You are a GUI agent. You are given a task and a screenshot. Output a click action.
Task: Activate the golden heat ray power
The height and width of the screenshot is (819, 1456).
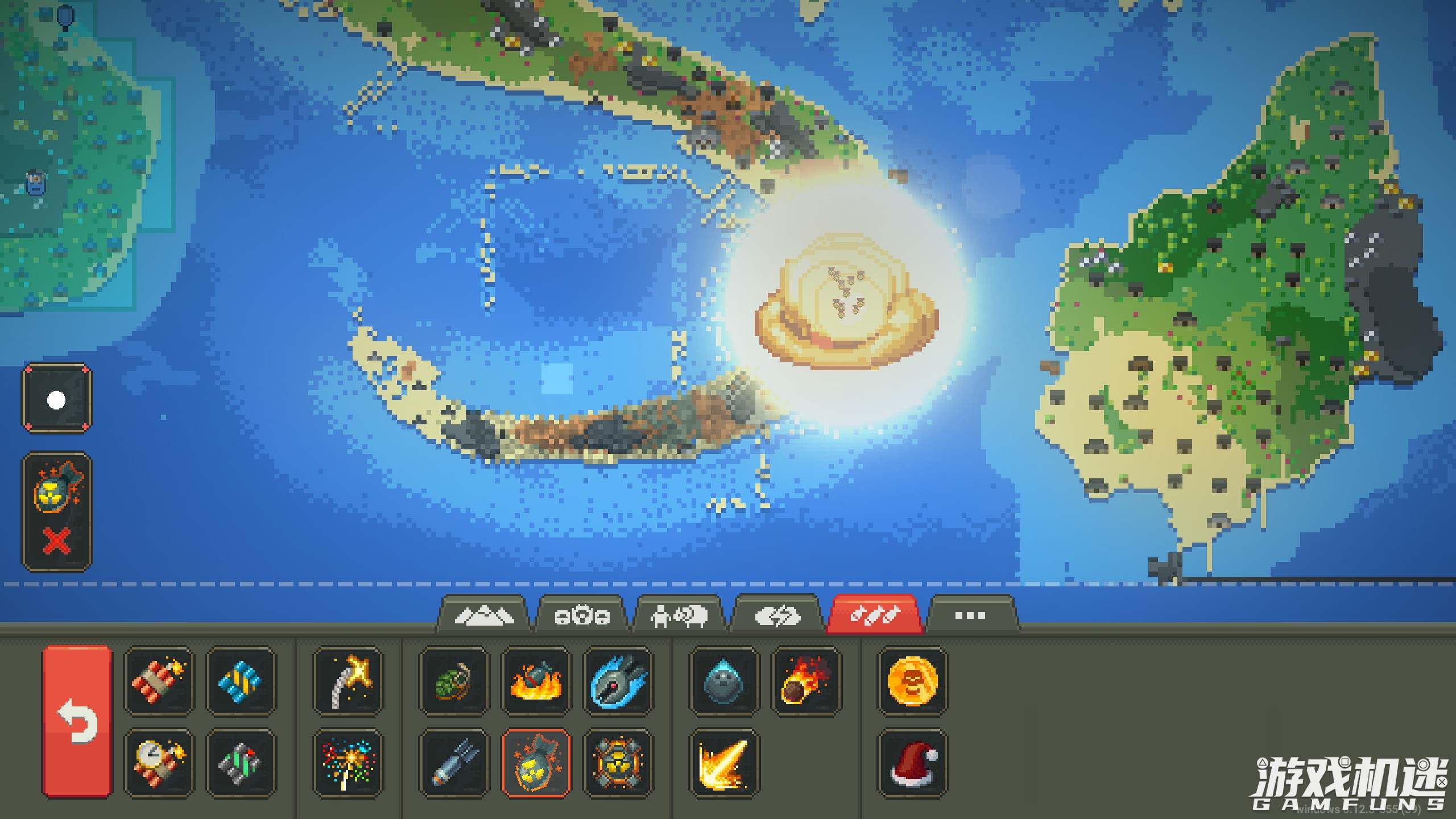(x=723, y=763)
